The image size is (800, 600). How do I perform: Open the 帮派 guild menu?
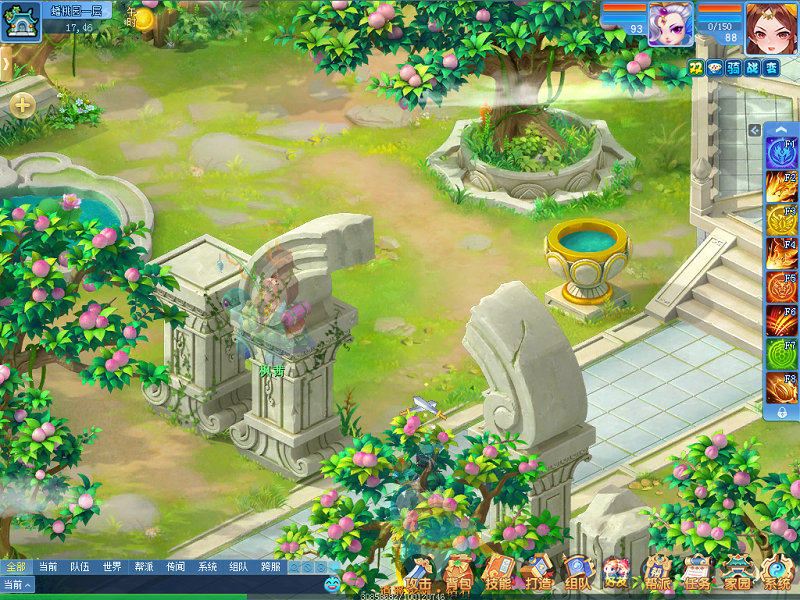pyautogui.click(x=657, y=575)
